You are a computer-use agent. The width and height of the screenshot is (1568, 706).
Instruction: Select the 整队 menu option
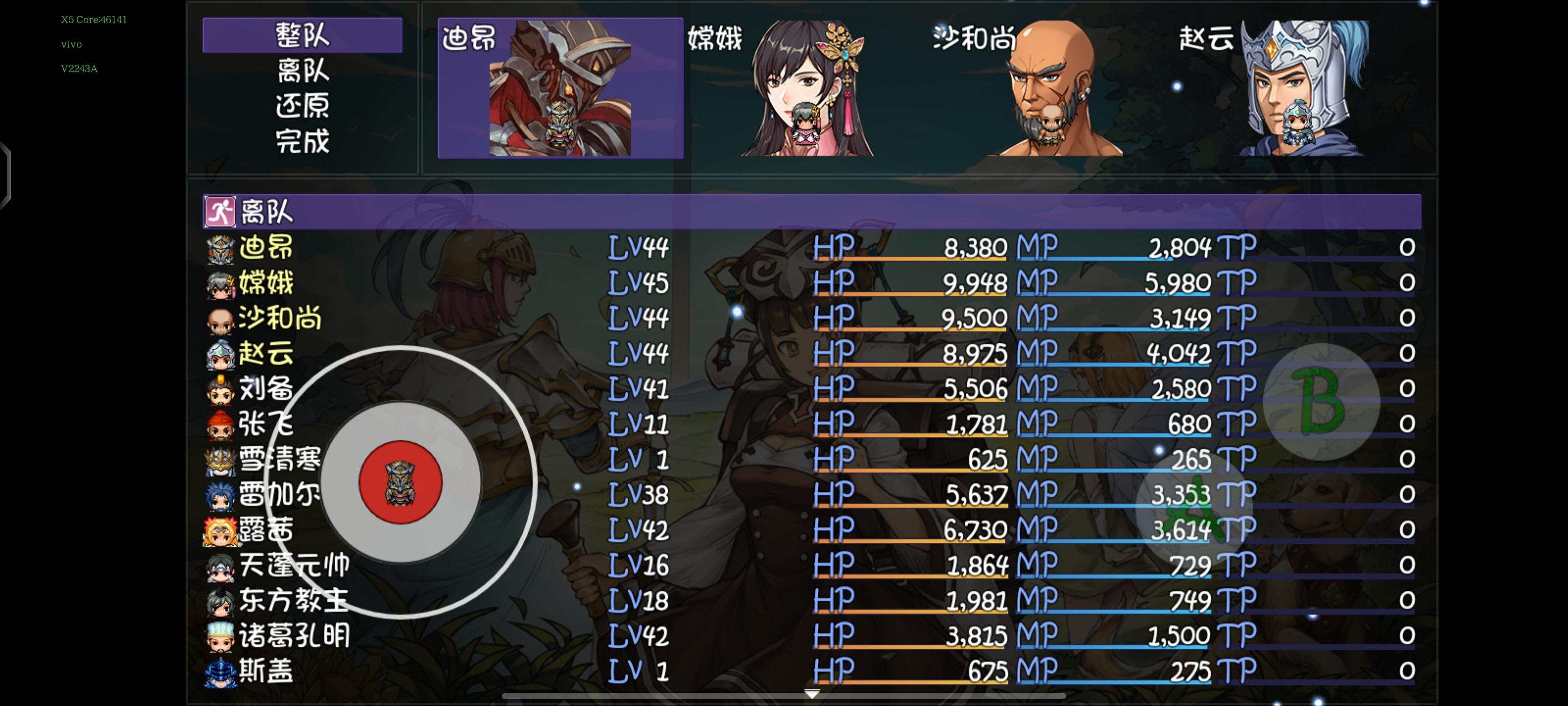[302, 35]
